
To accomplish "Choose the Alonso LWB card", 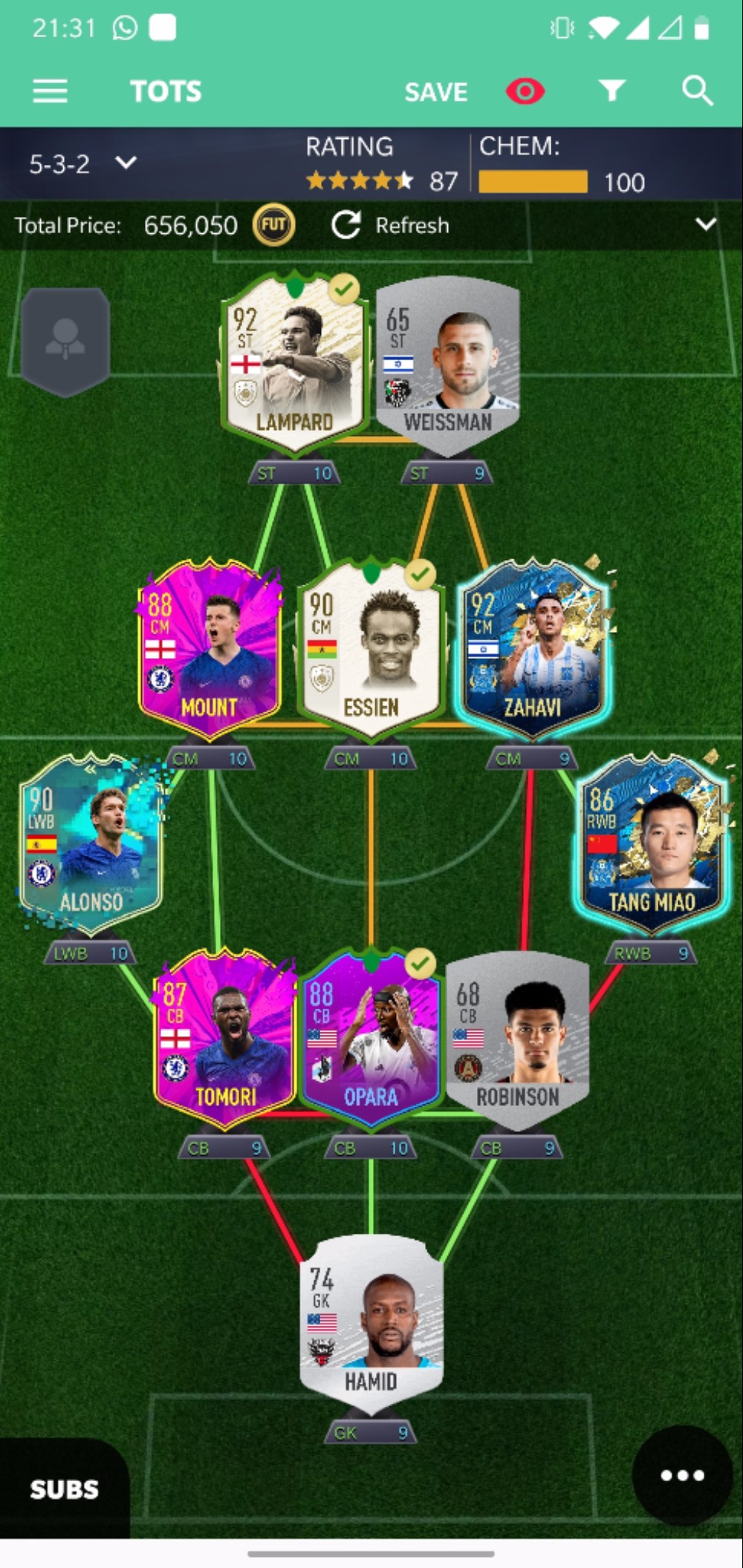I will (x=91, y=845).
